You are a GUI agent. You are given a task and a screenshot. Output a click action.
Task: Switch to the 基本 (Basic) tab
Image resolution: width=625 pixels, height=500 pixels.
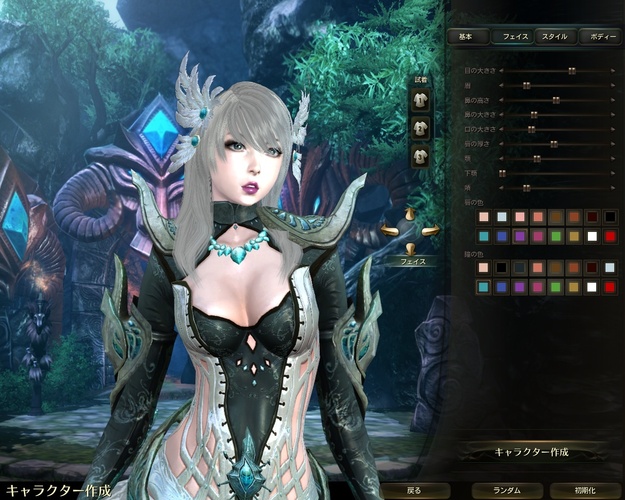466,36
